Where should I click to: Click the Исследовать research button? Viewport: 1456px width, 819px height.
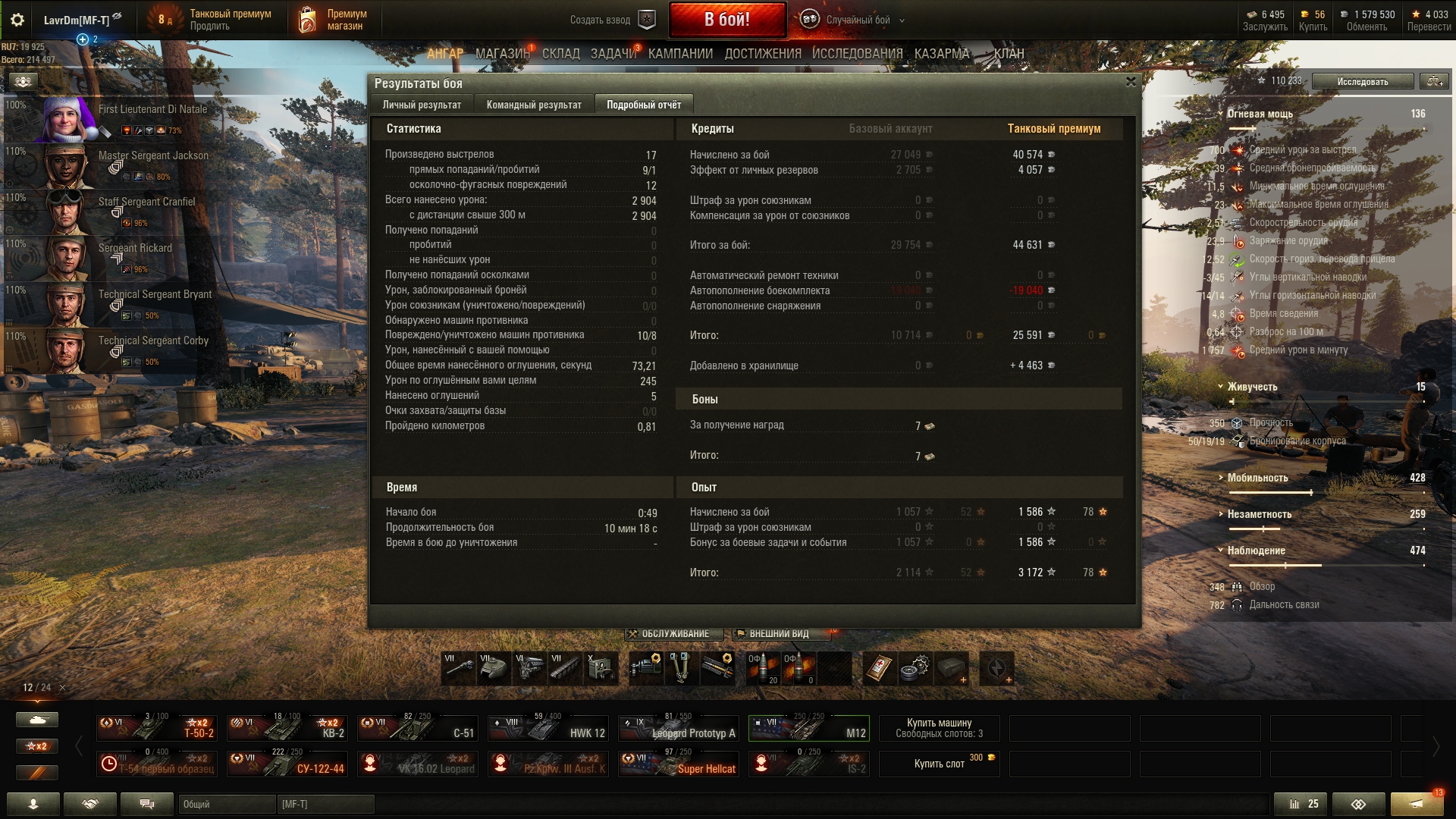[1362, 81]
